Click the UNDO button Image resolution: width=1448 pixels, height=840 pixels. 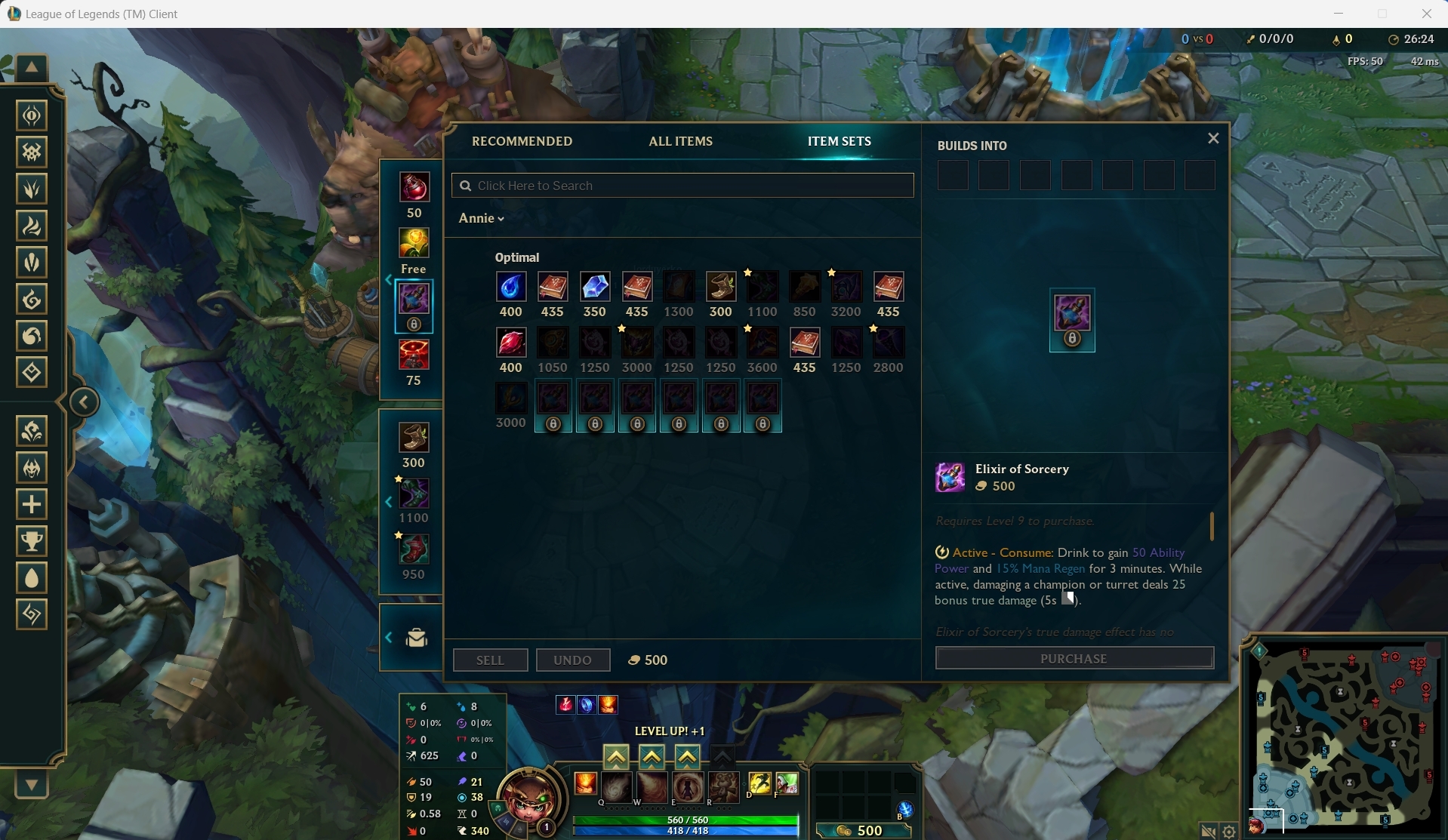(573, 660)
